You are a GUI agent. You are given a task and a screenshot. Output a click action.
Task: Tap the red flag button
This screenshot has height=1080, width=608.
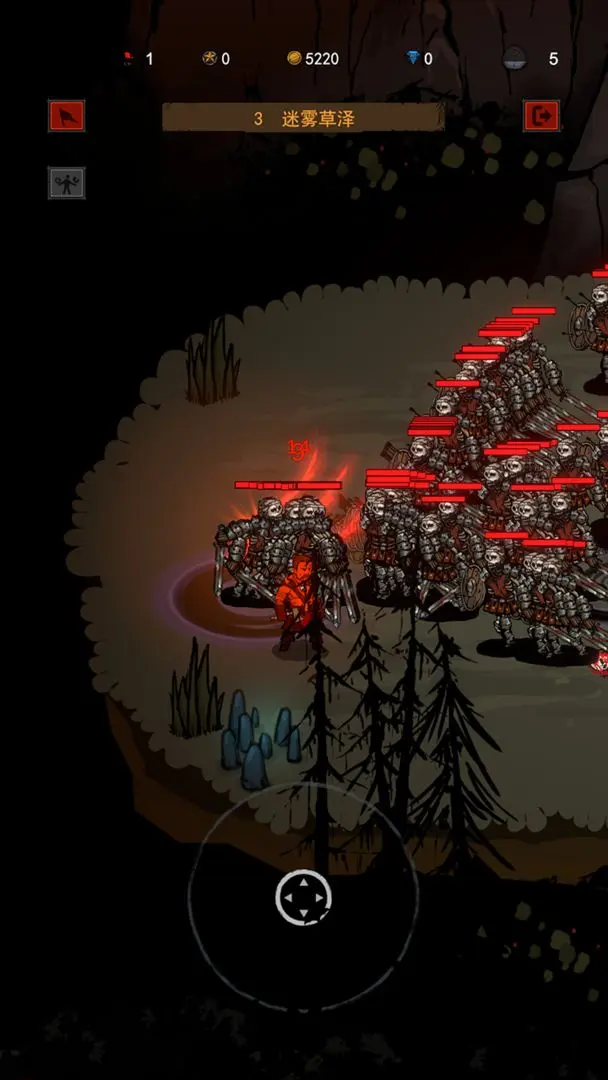click(67, 116)
